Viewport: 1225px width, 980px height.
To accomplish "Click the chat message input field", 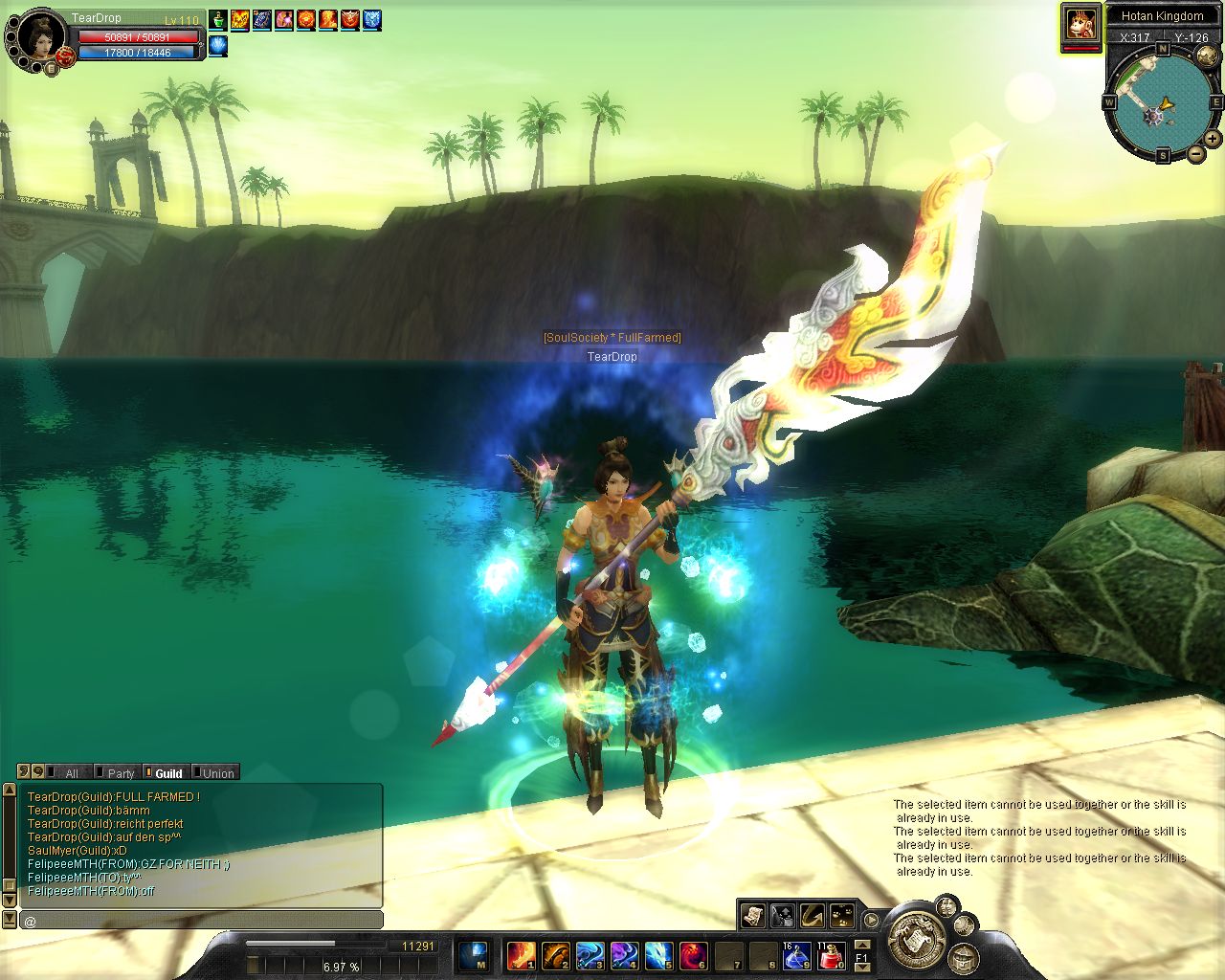I will (x=201, y=921).
